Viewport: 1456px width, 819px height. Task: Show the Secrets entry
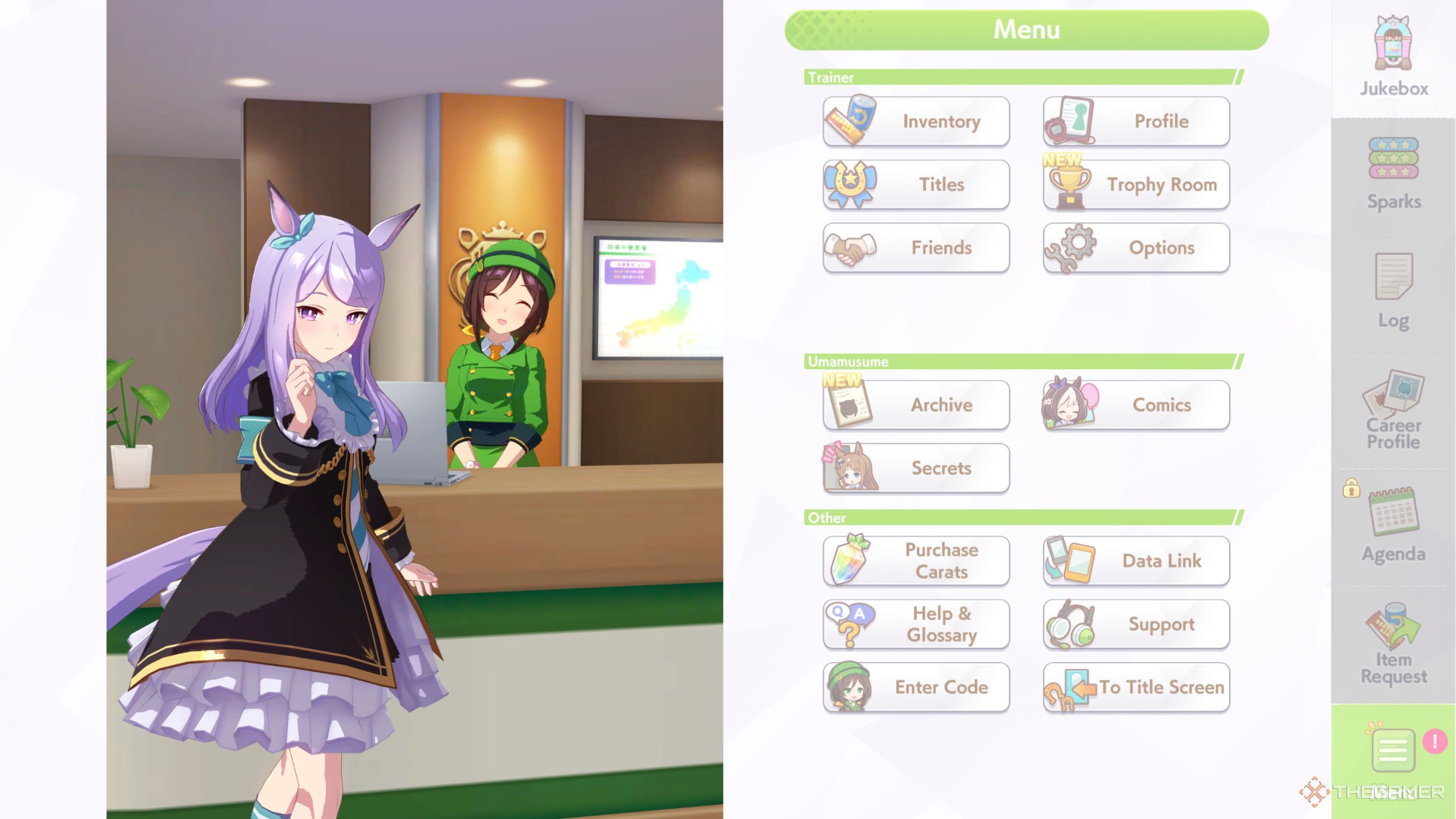point(916,468)
